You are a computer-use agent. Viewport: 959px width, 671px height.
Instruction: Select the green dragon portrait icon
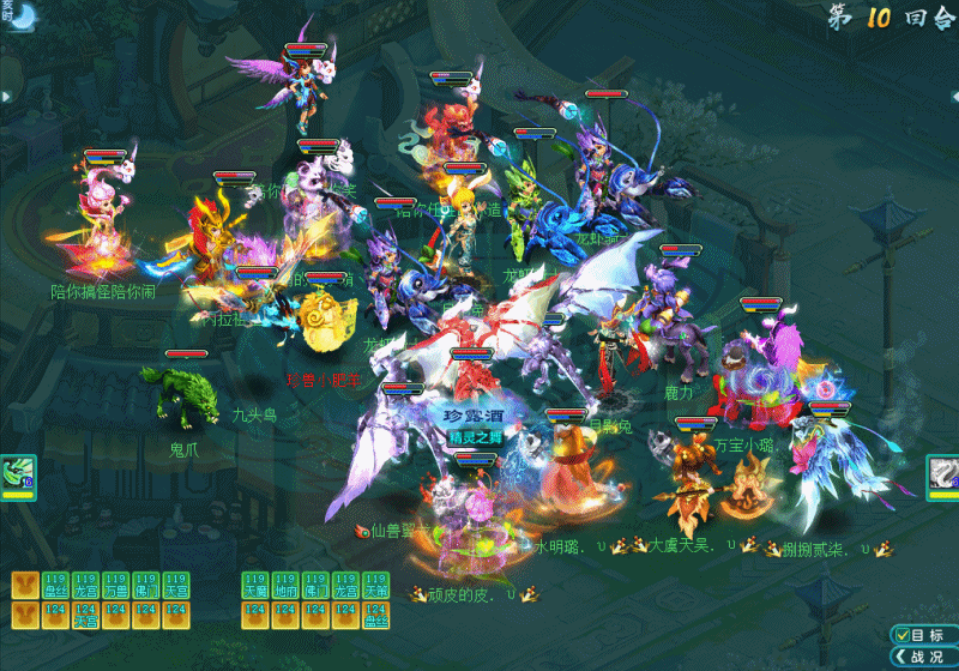(x=17, y=473)
